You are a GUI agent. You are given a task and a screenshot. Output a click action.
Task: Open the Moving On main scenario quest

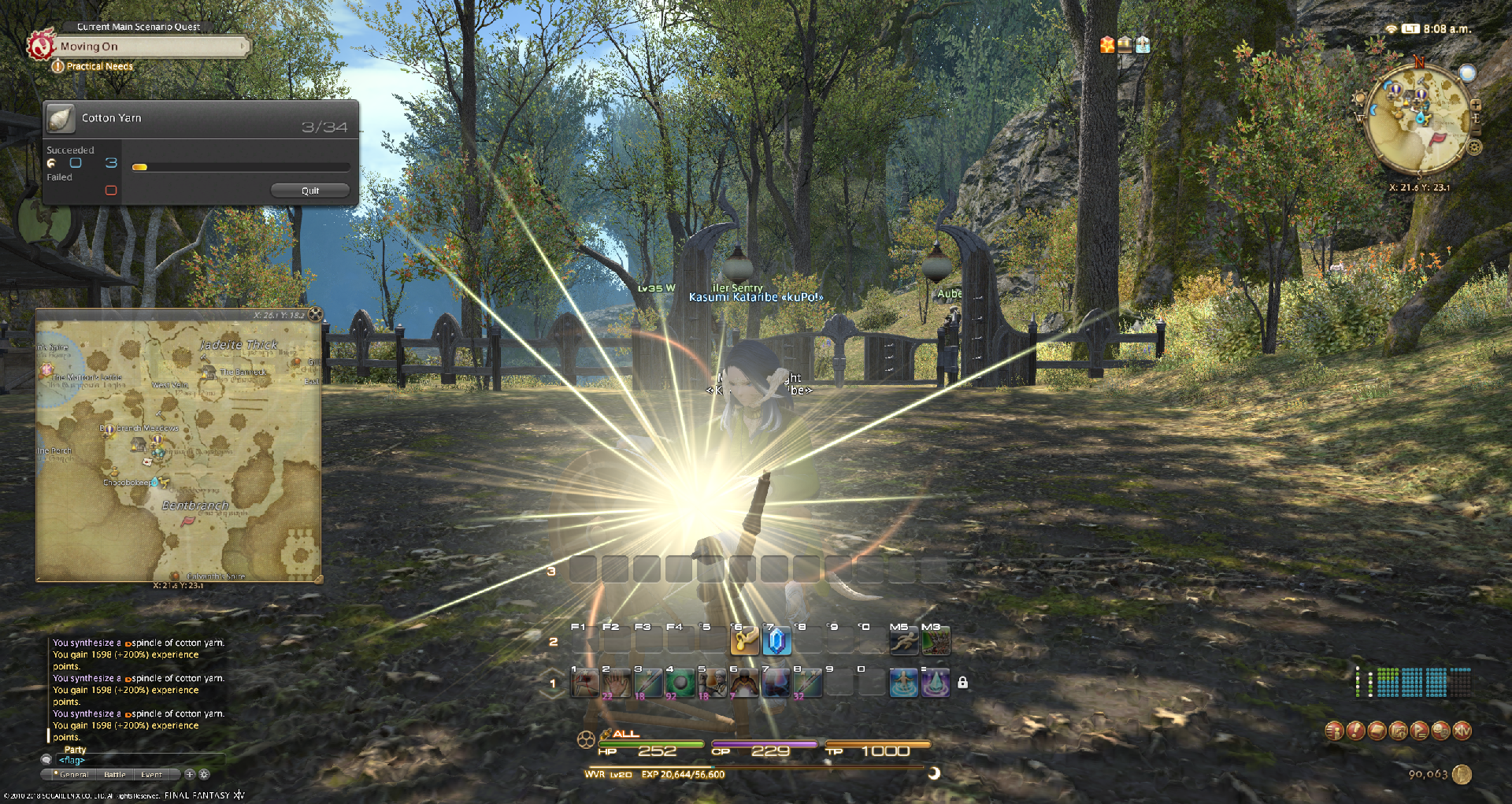(150, 46)
